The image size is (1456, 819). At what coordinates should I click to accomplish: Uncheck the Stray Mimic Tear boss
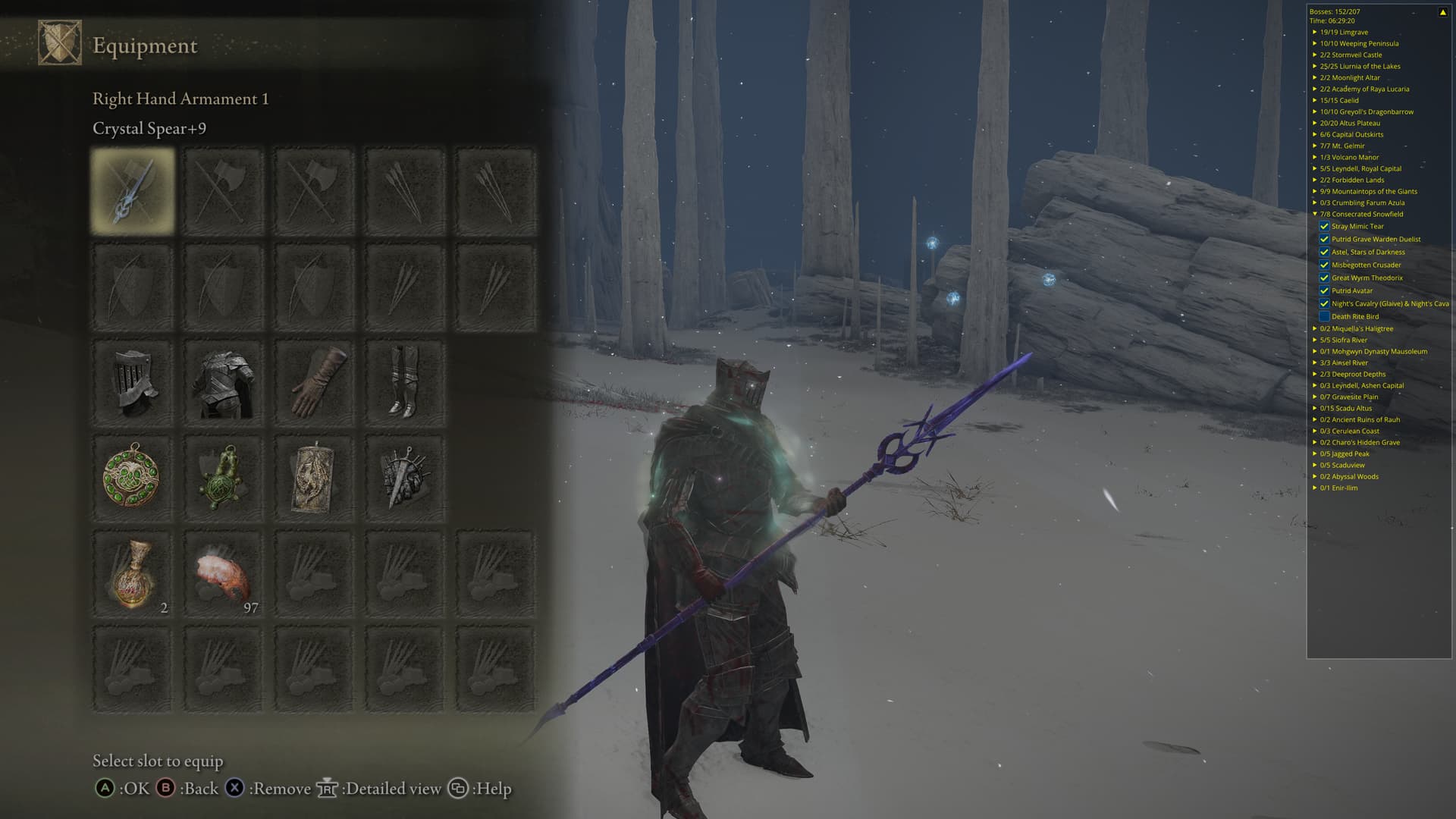1324,226
